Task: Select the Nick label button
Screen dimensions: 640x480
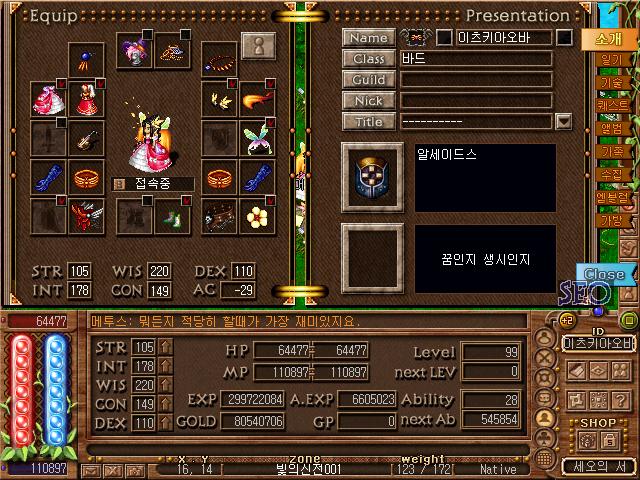Action: (x=368, y=101)
